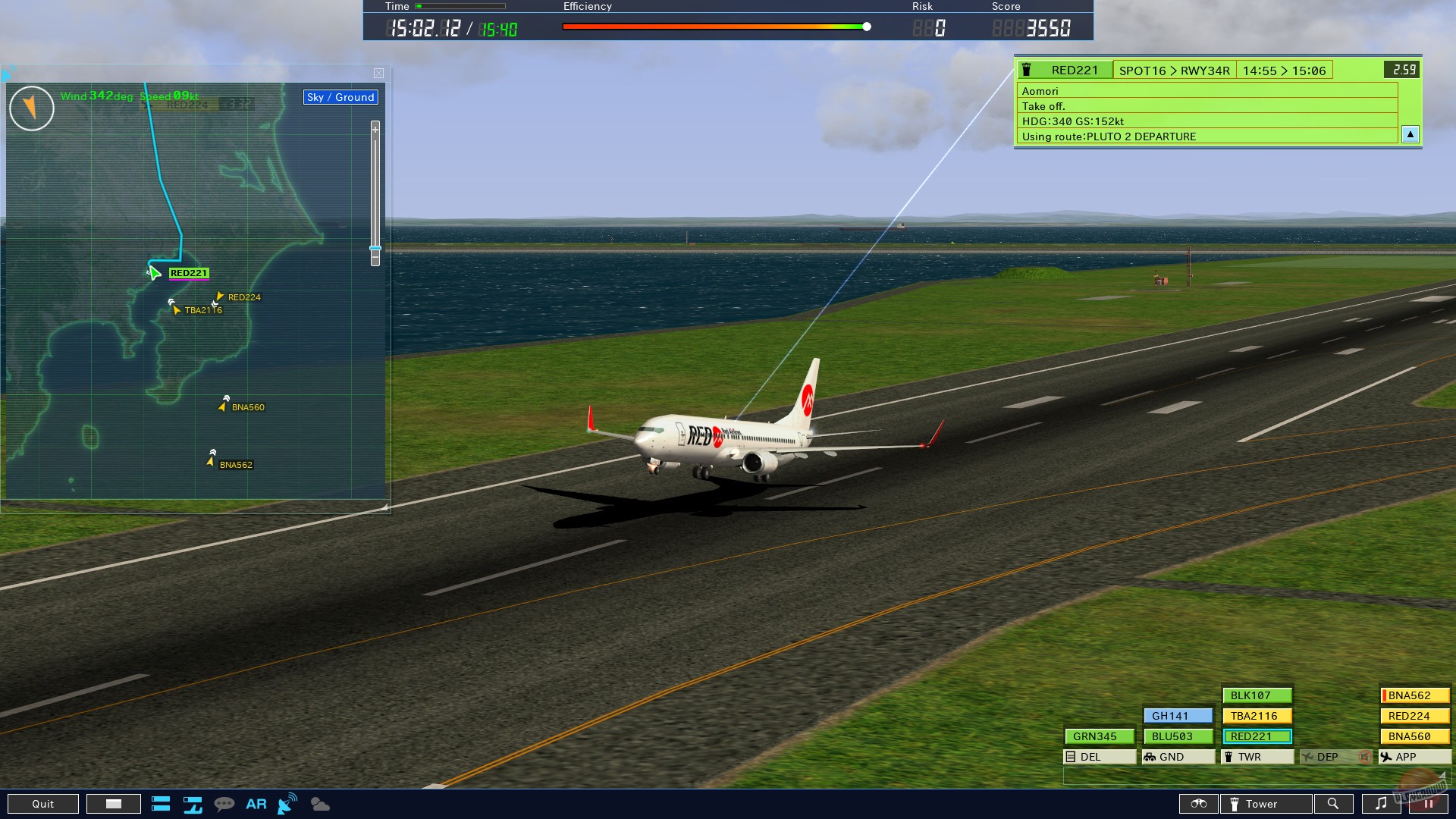Toggle the Sky / Ground map mode
The width and height of the screenshot is (1456, 819).
[x=340, y=97]
